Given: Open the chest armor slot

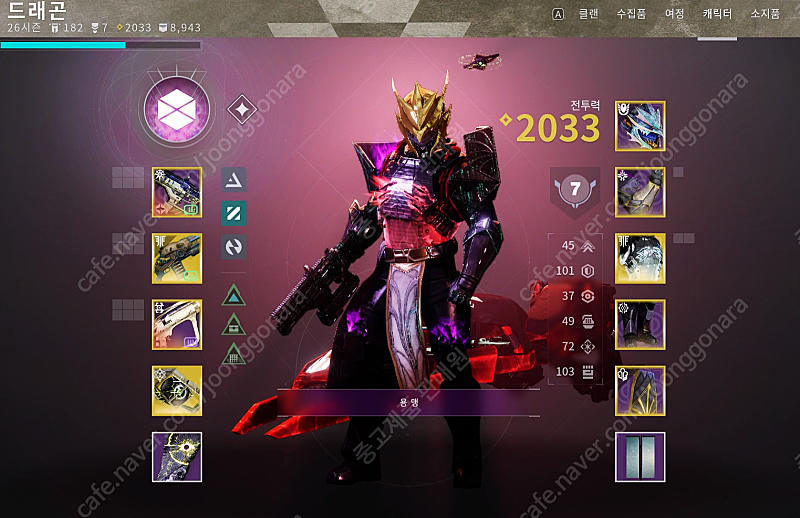Looking at the screenshot, I should coord(640,258).
